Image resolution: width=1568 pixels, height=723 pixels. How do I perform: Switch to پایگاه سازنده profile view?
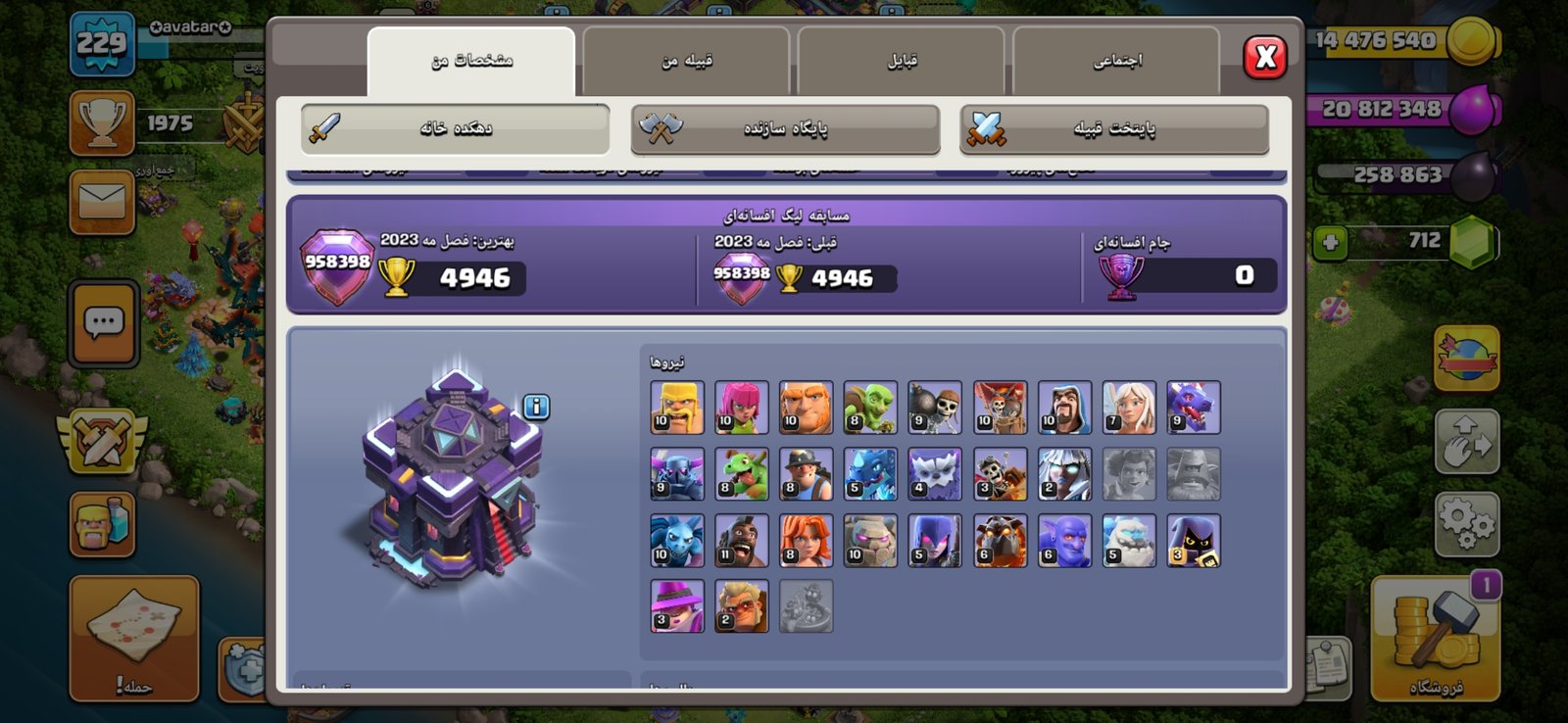click(x=785, y=128)
